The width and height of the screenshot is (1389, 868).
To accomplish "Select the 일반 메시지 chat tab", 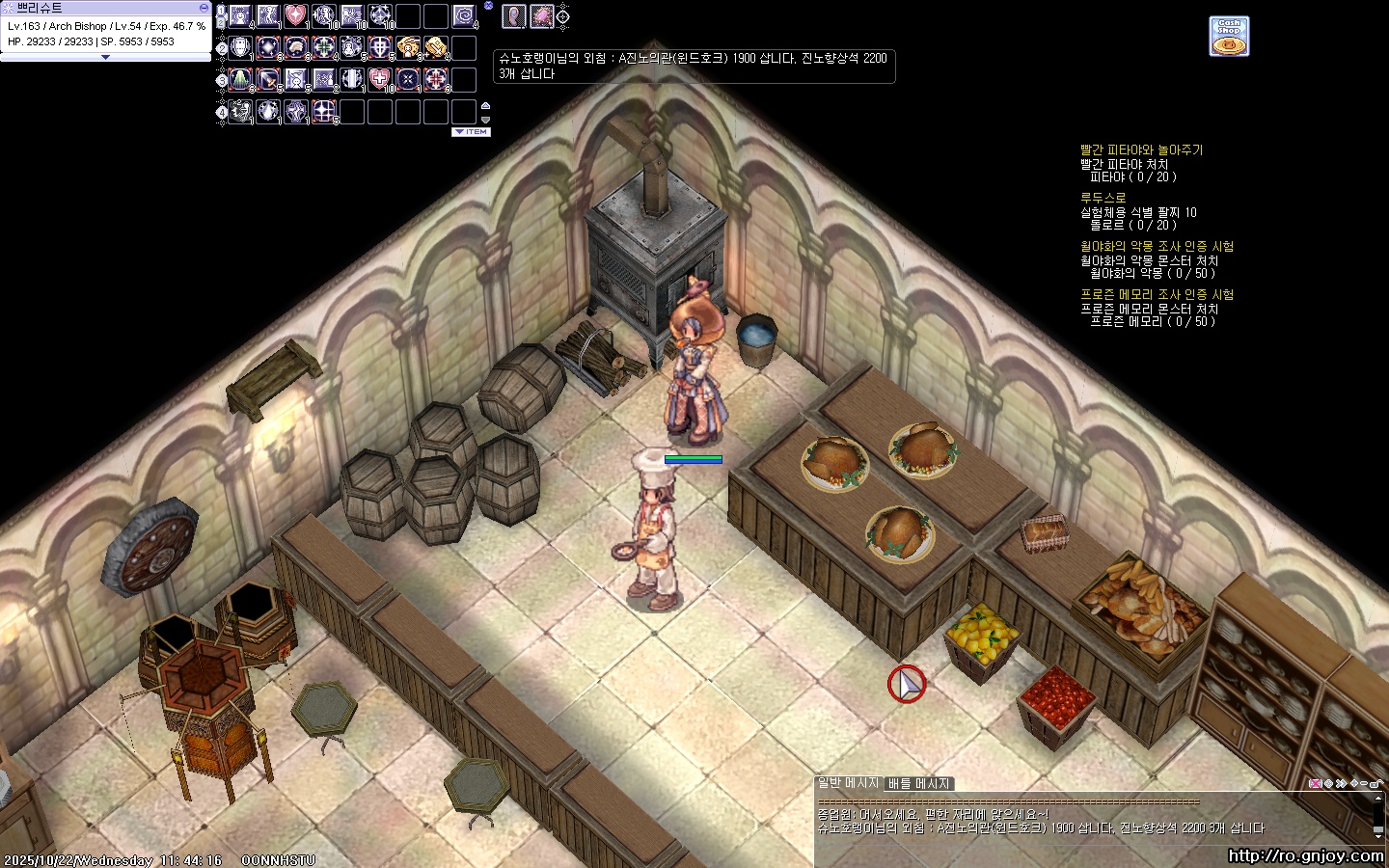I will pyautogui.click(x=848, y=783).
